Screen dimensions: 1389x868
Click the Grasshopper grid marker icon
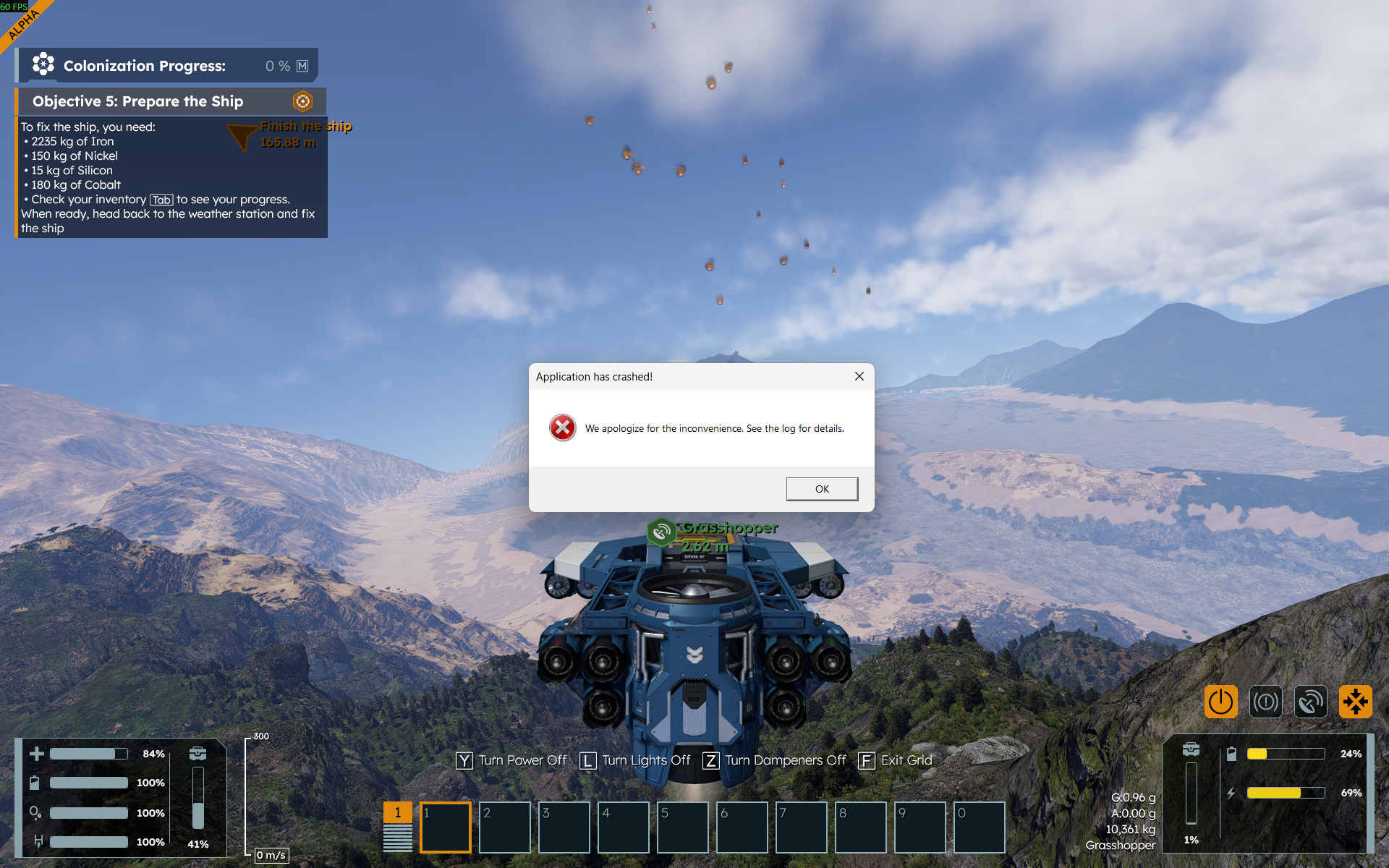click(660, 533)
